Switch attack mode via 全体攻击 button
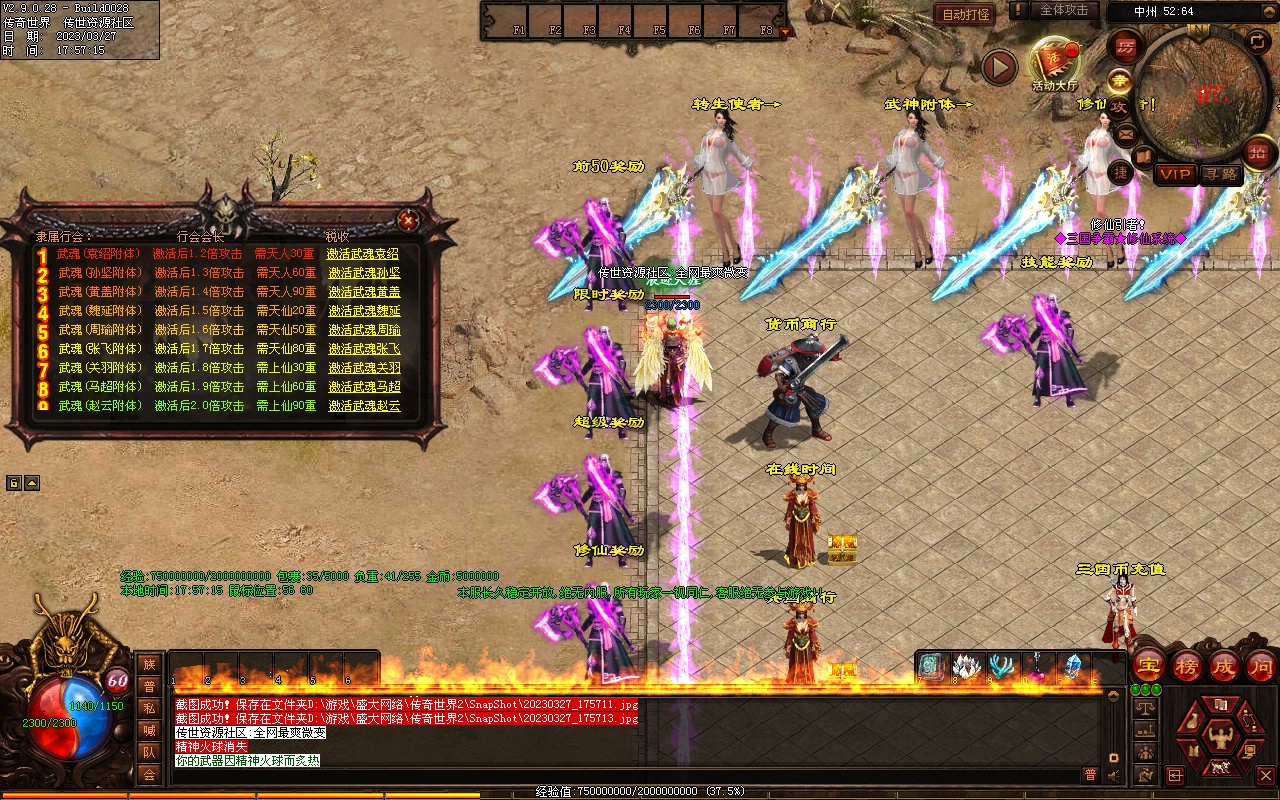The width and height of the screenshot is (1280, 800). point(1064,10)
